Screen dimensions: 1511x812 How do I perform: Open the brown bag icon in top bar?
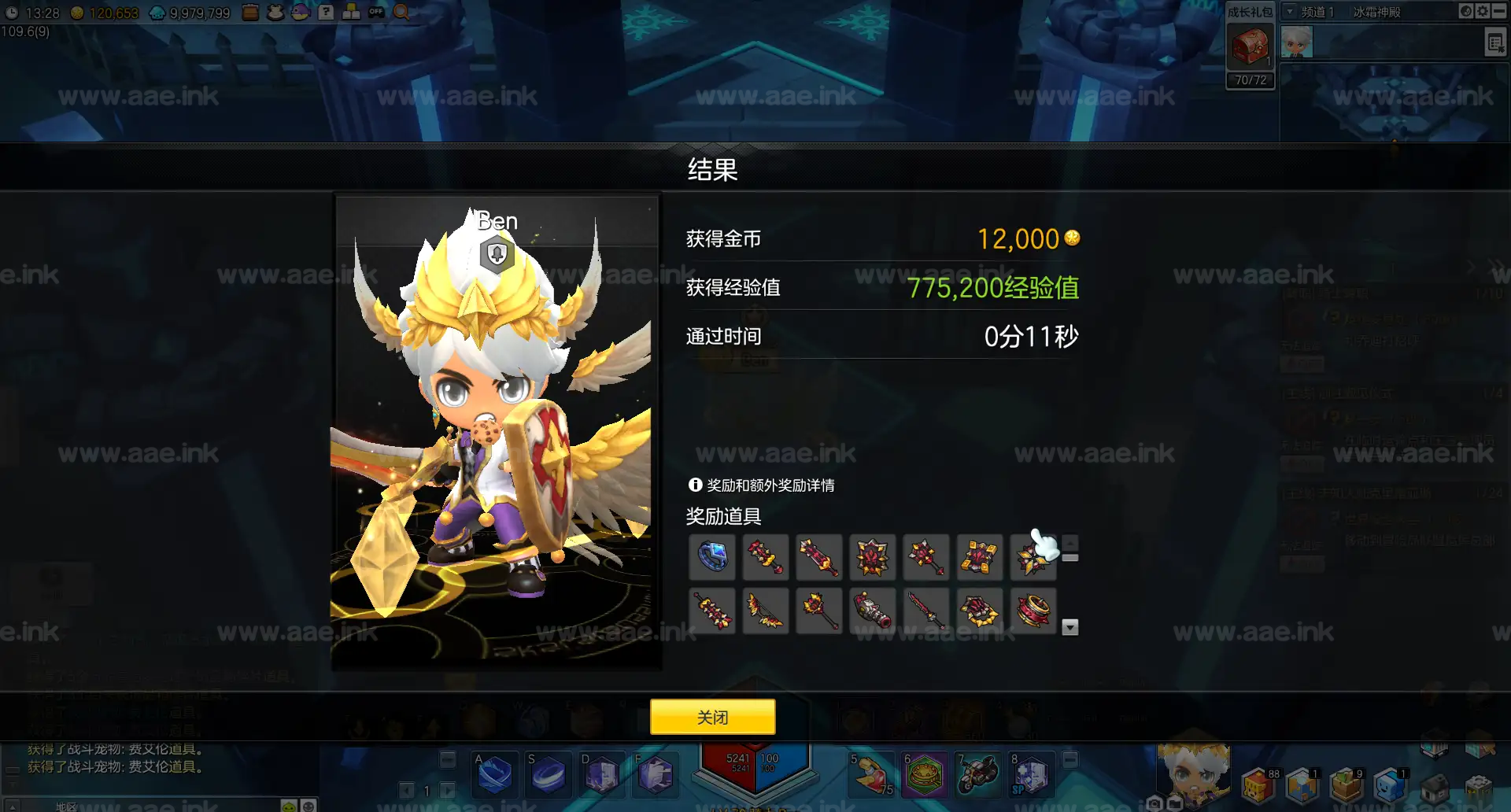250,12
